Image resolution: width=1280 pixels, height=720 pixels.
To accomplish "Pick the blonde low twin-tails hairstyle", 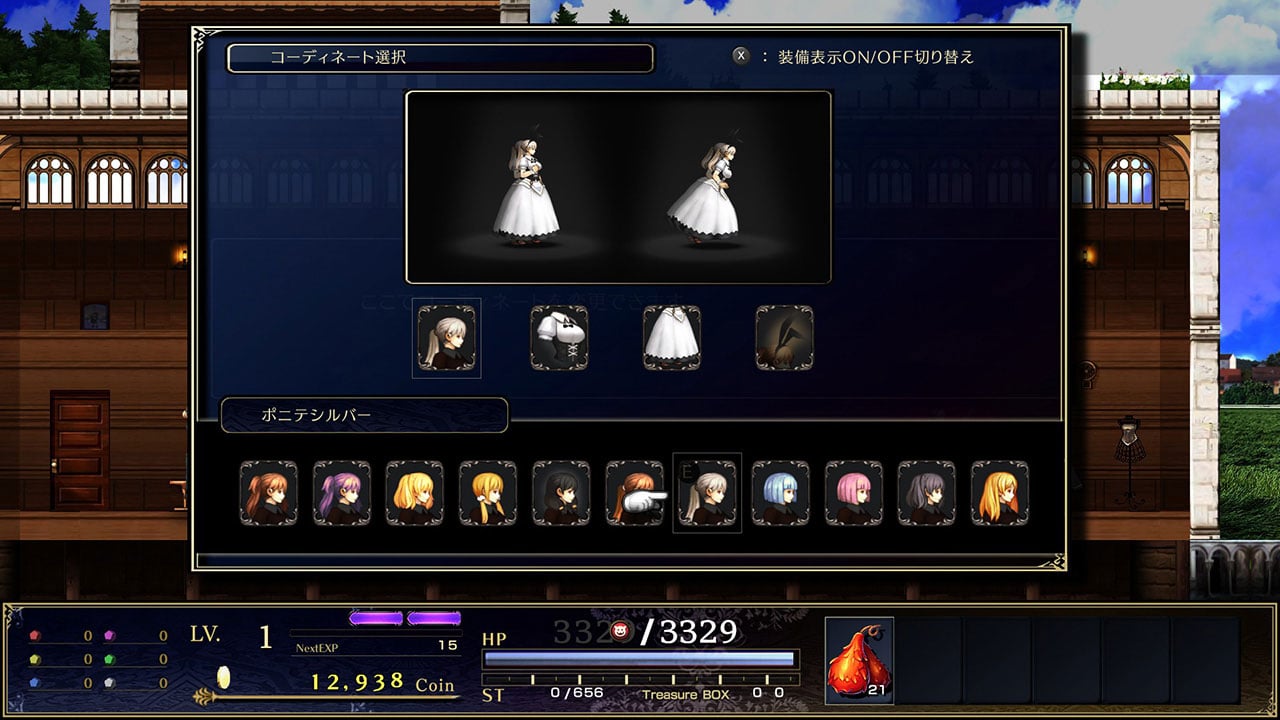I will (488, 493).
